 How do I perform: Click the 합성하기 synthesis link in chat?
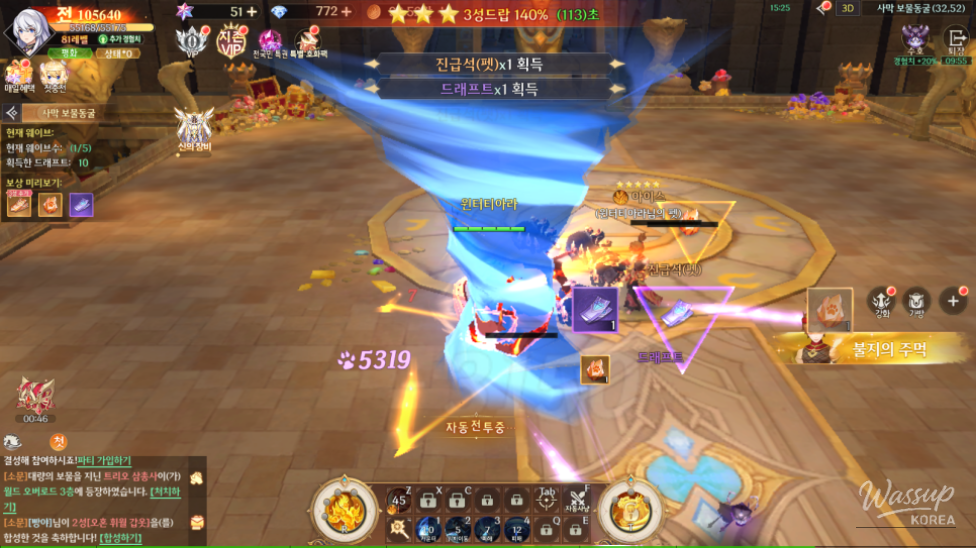click(x=120, y=538)
